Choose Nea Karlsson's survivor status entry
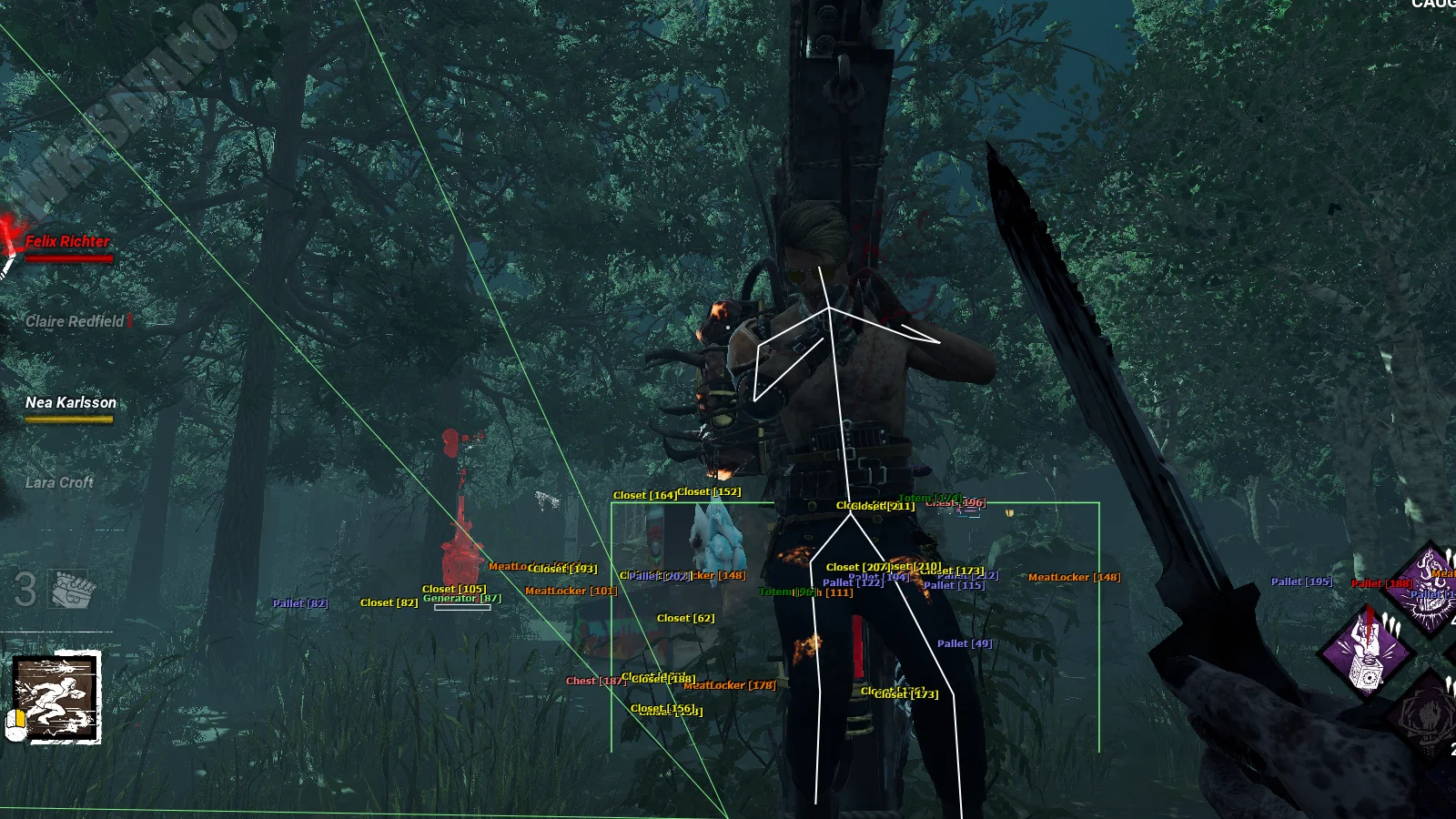Image resolution: width=1456 pixels, height=819 pixels. pos(71,403)
